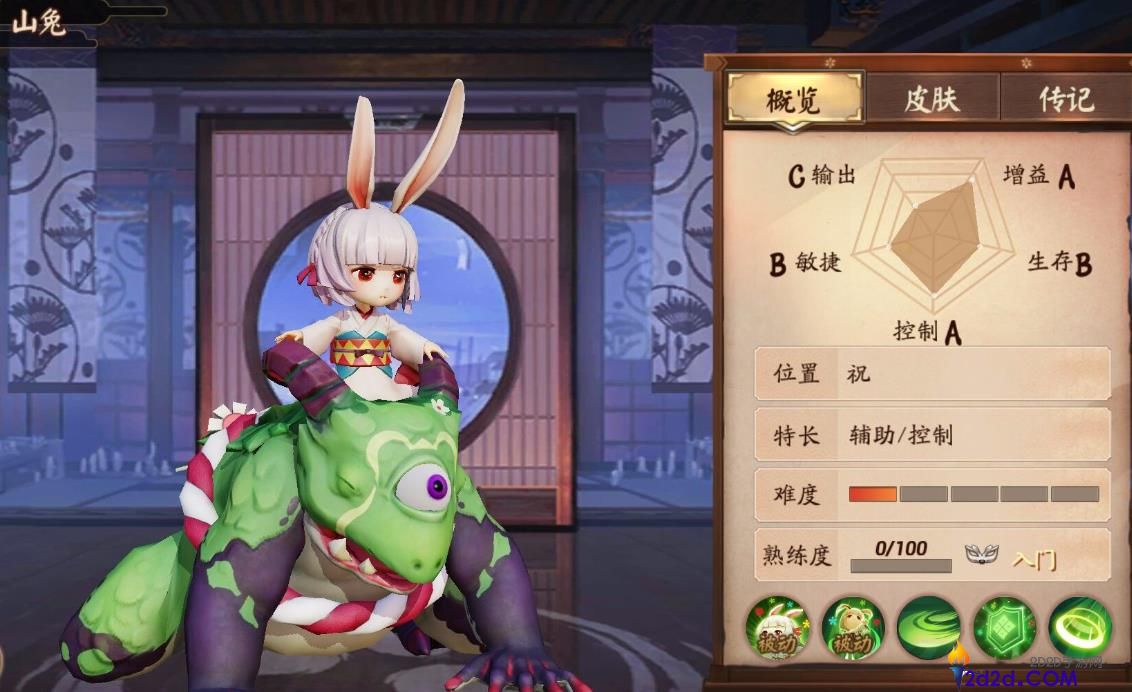Show the 传记 biography tab

1066,99
